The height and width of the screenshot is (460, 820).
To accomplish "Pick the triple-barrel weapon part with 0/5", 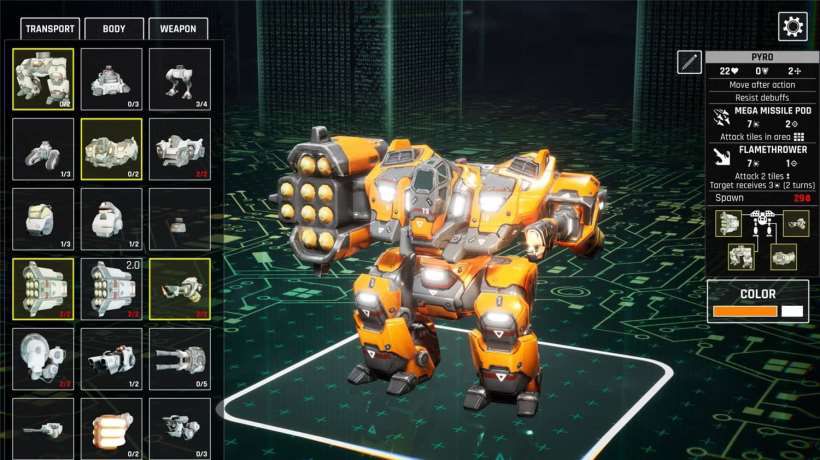I will [180, 358].
